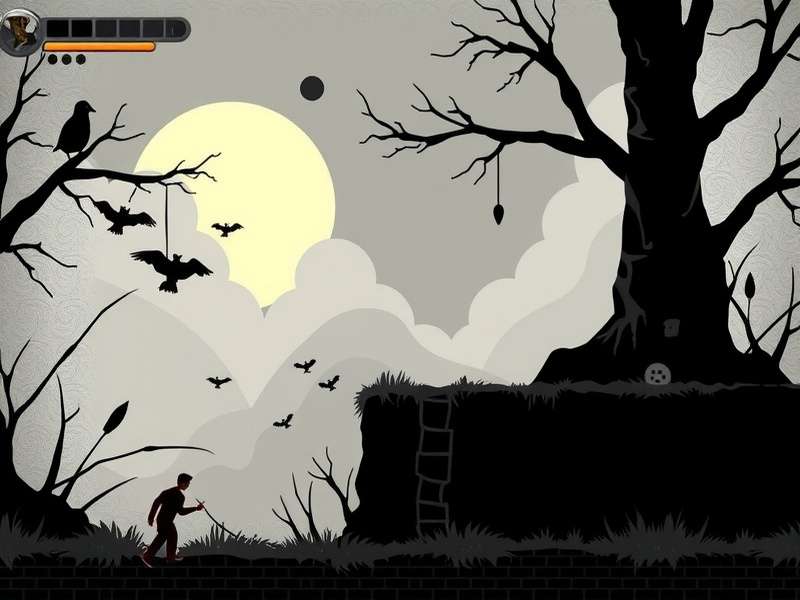800x600 pixels.
Task: Click the character portrait icon
Action: [19, 36]
